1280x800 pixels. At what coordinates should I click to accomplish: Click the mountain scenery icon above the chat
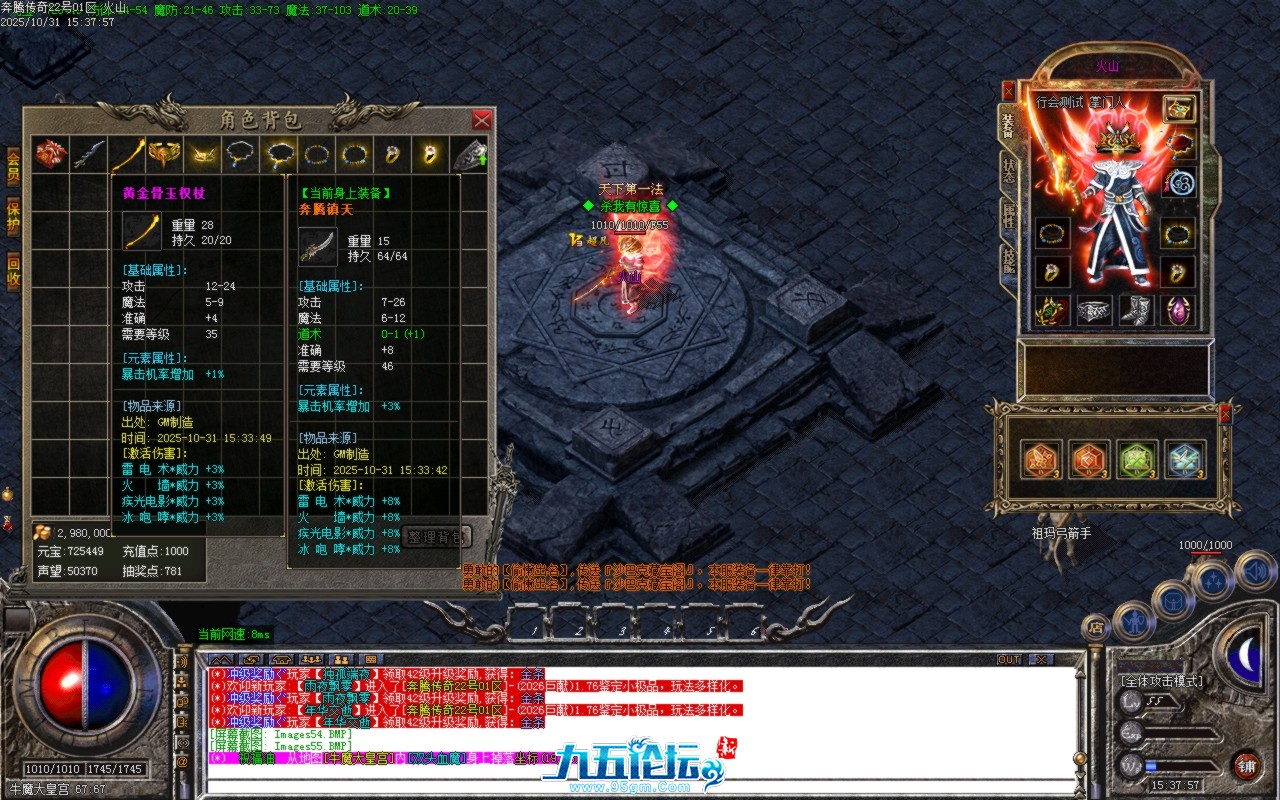[x=220, y=660]
